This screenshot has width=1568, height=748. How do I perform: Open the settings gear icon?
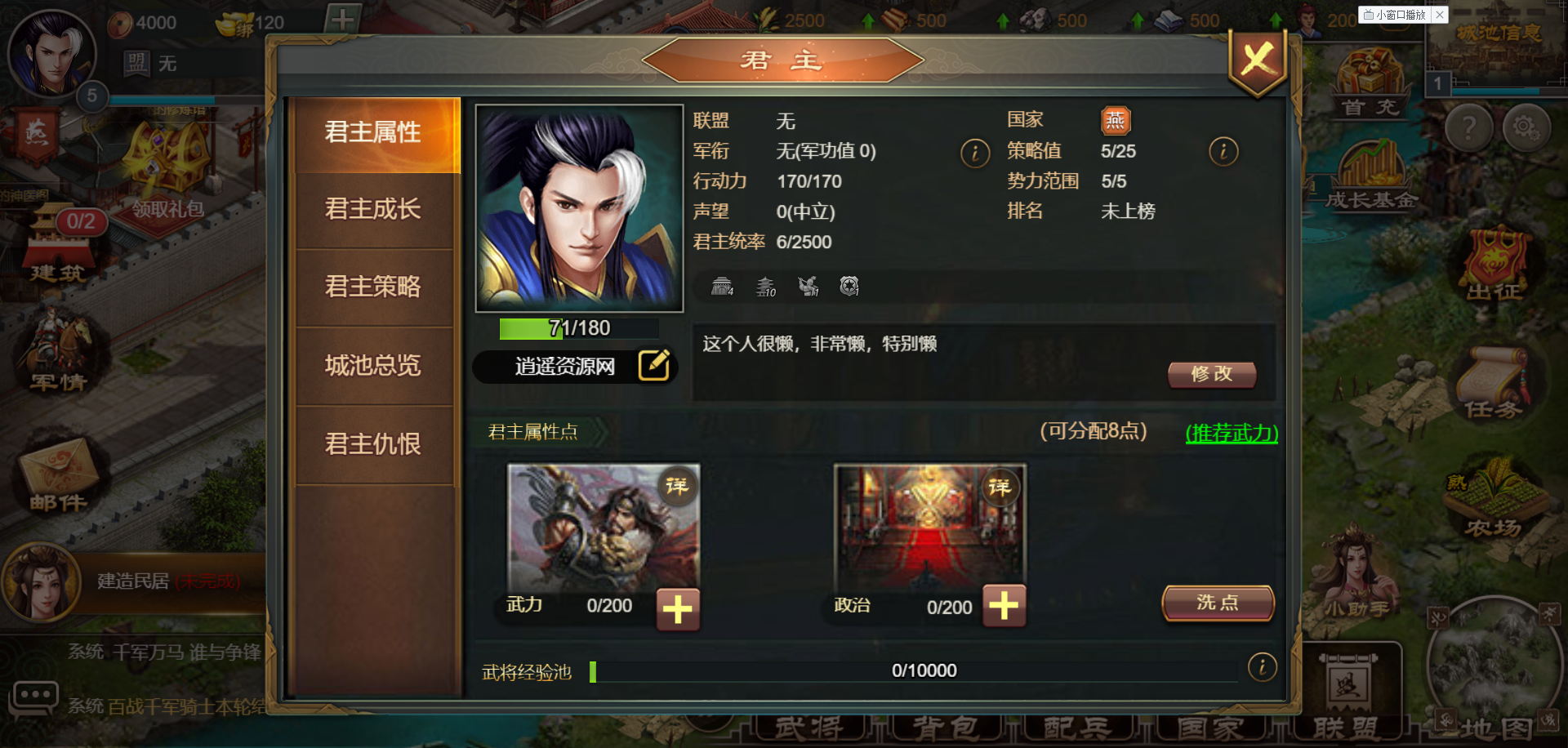coord(1526,128)
